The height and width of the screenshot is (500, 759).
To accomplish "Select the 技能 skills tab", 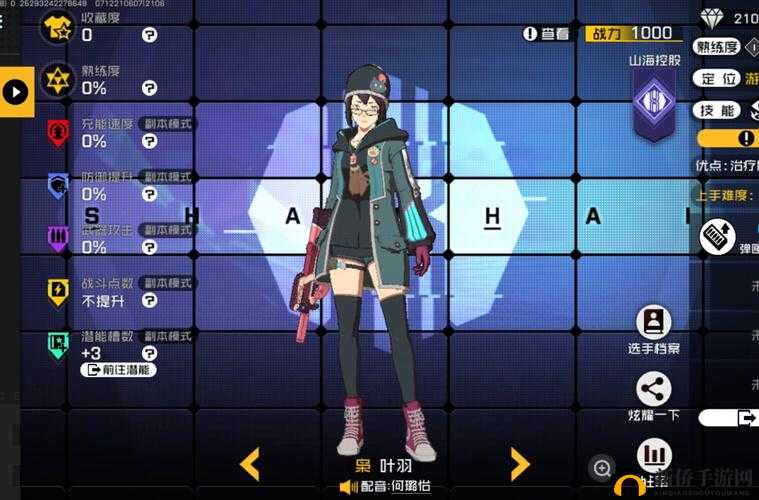I will click(719, 110).
